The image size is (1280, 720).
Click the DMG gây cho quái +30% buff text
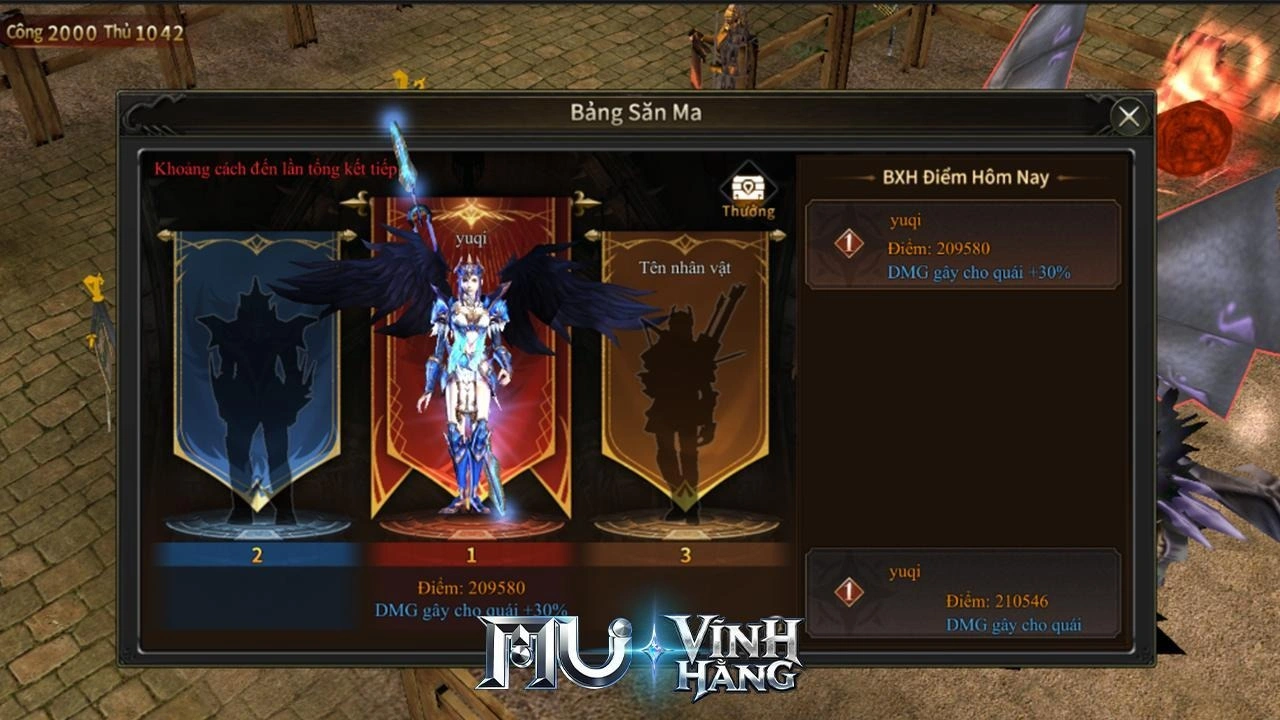coord(472,604)
